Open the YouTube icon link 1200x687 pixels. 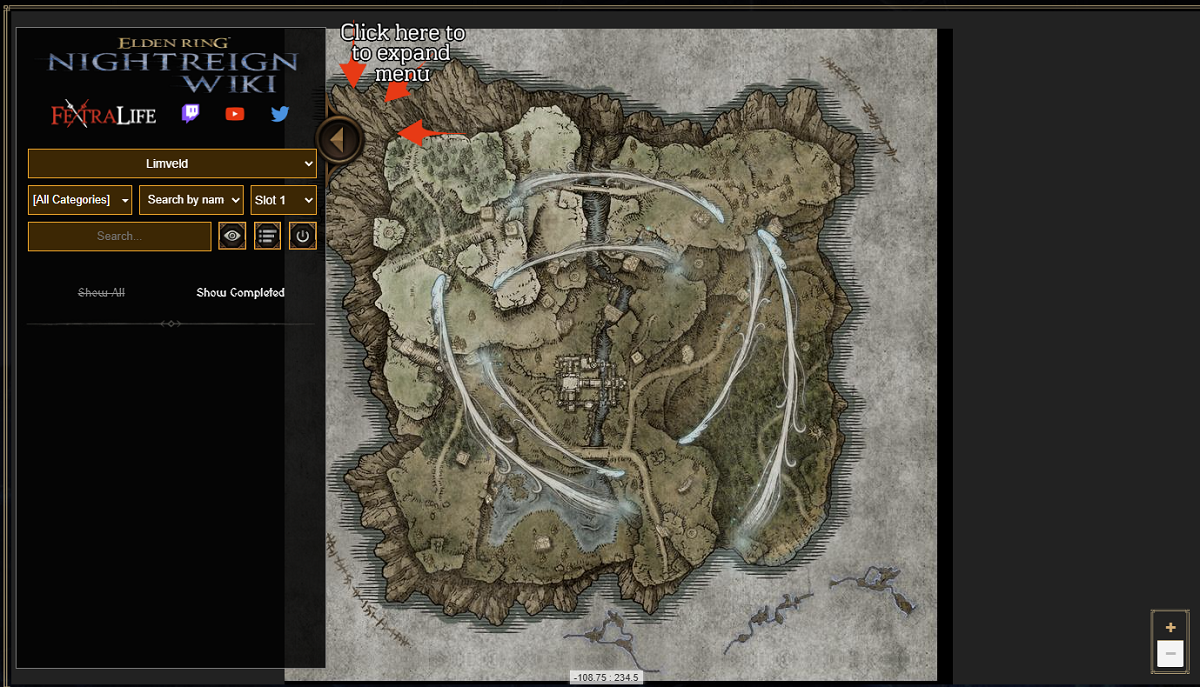click(235, 114)
